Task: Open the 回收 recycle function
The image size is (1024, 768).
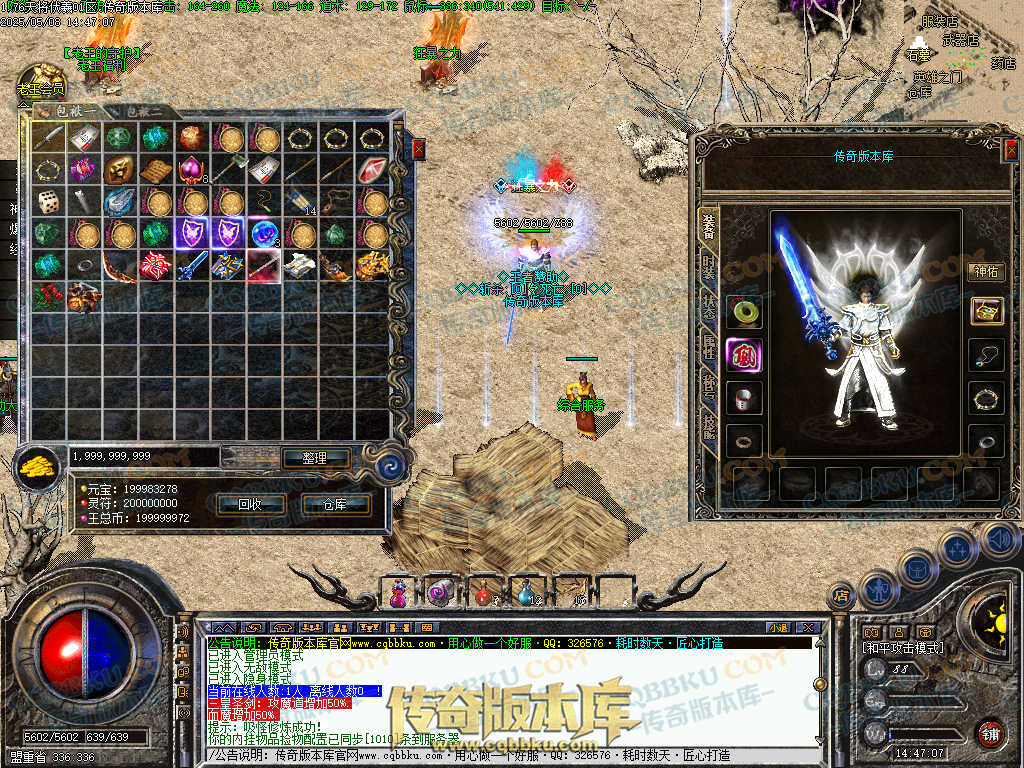Action: (250, 504)
